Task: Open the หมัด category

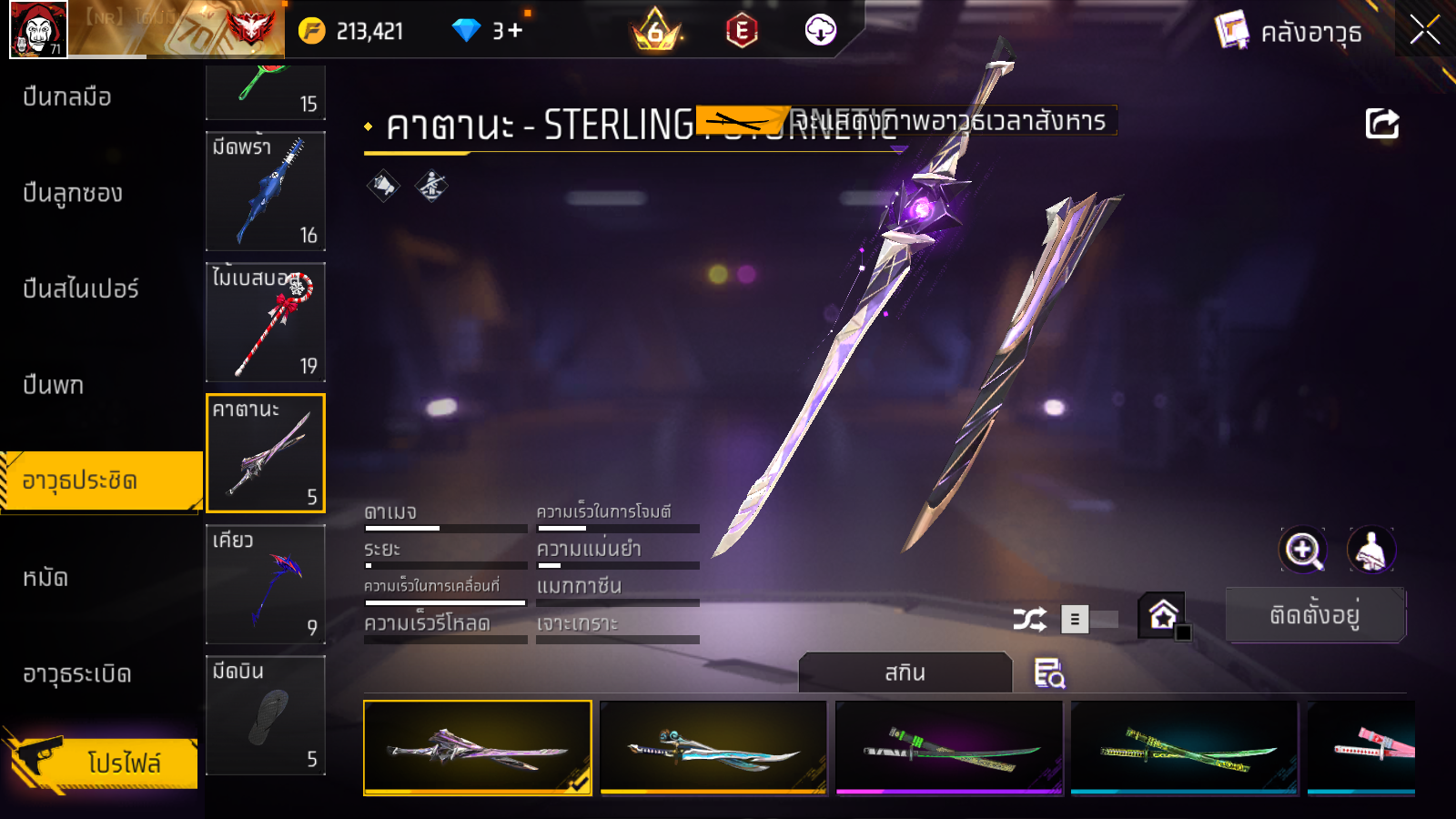Action: point(45,578)
